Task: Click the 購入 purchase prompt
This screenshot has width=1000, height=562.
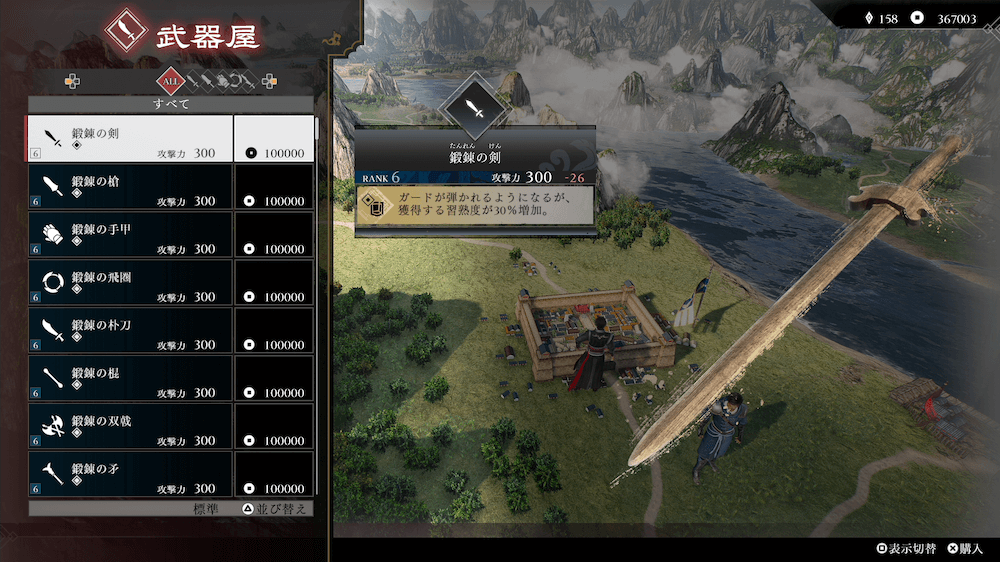Action: [966, 549]
